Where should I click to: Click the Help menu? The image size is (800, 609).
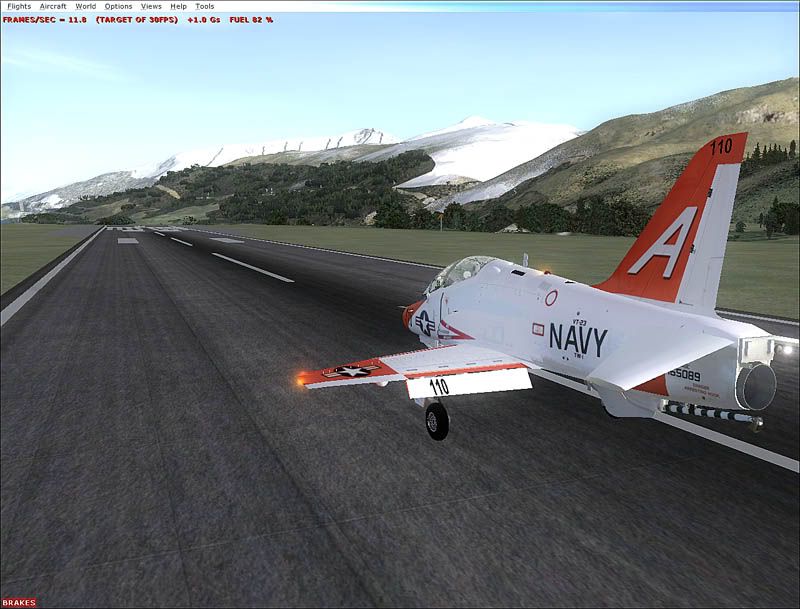[x=178, y=6]
